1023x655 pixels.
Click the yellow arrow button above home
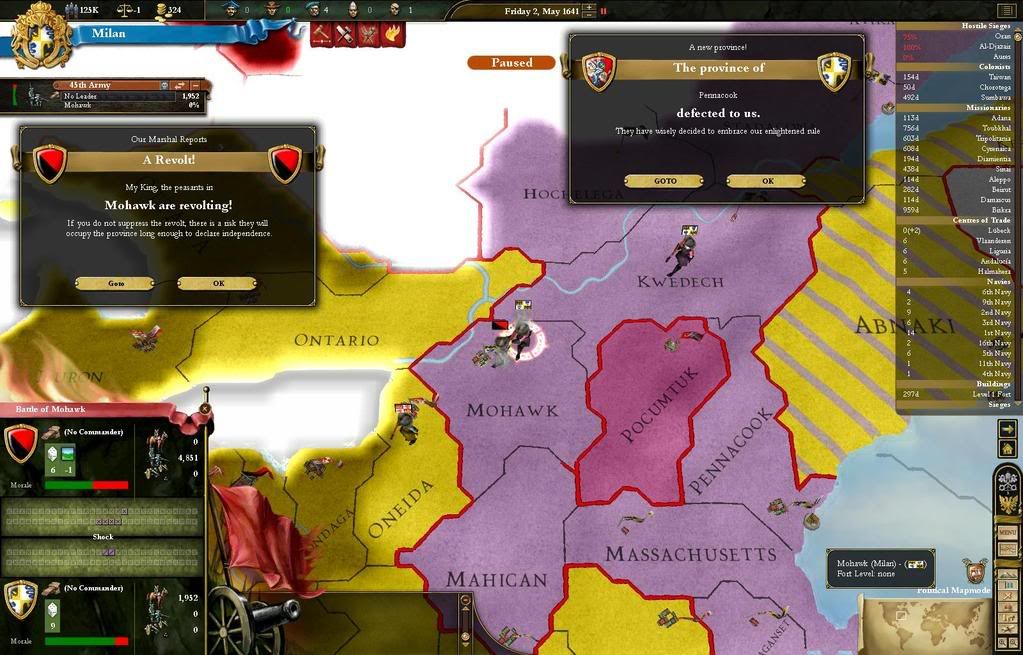click(1007, 428)
